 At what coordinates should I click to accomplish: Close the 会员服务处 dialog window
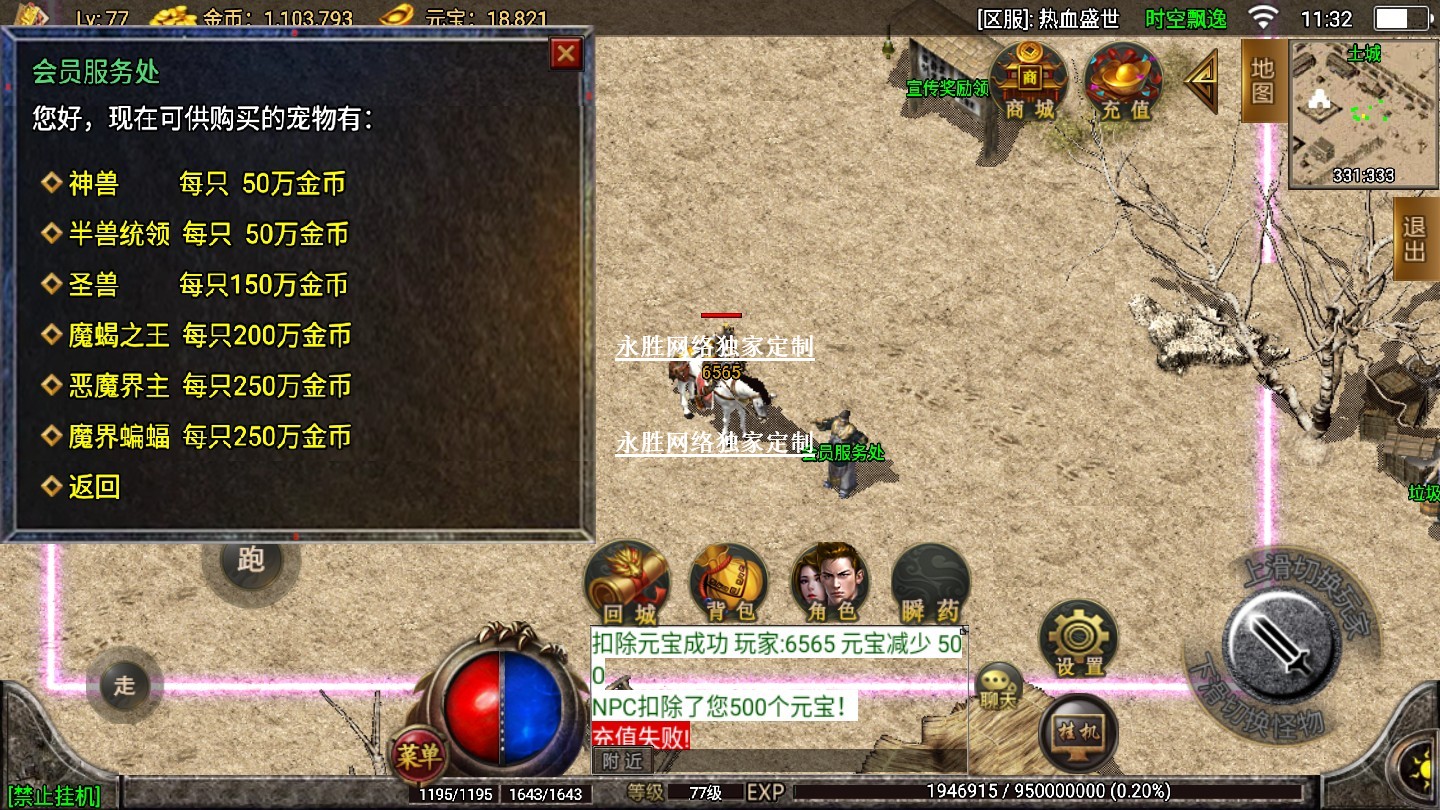[x=566, y=54]
